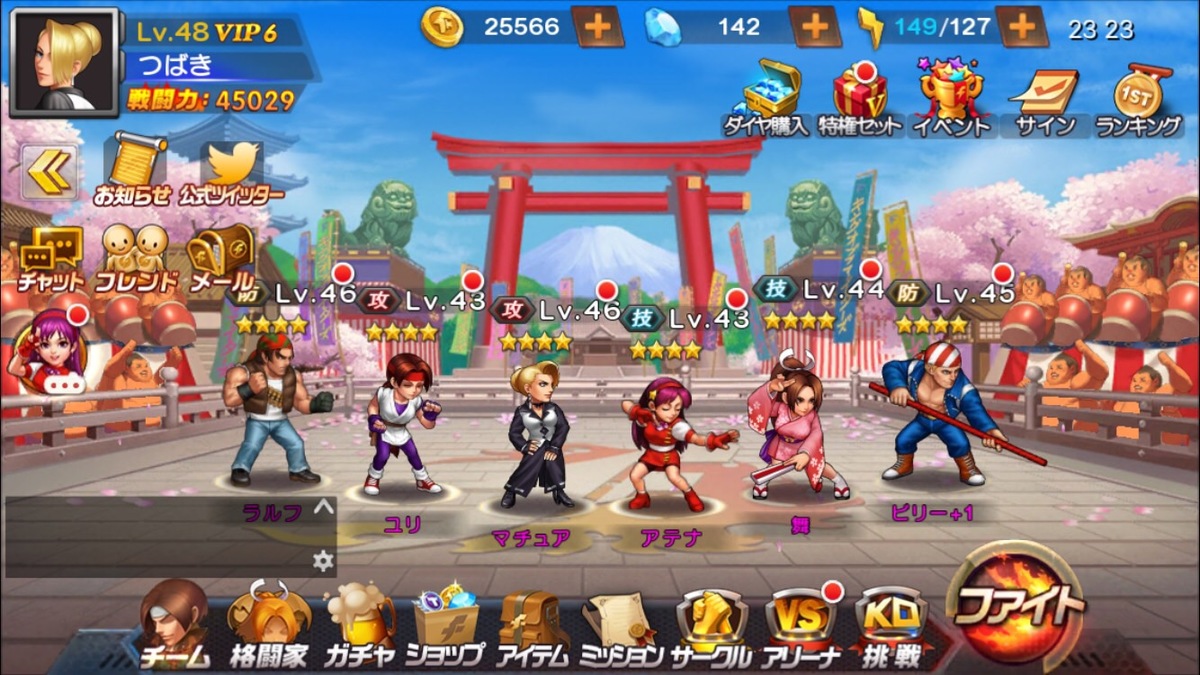The width and height of the screenshot is (1200, 675).
Task: Open the ショップ shop
Action: (445, 627)
